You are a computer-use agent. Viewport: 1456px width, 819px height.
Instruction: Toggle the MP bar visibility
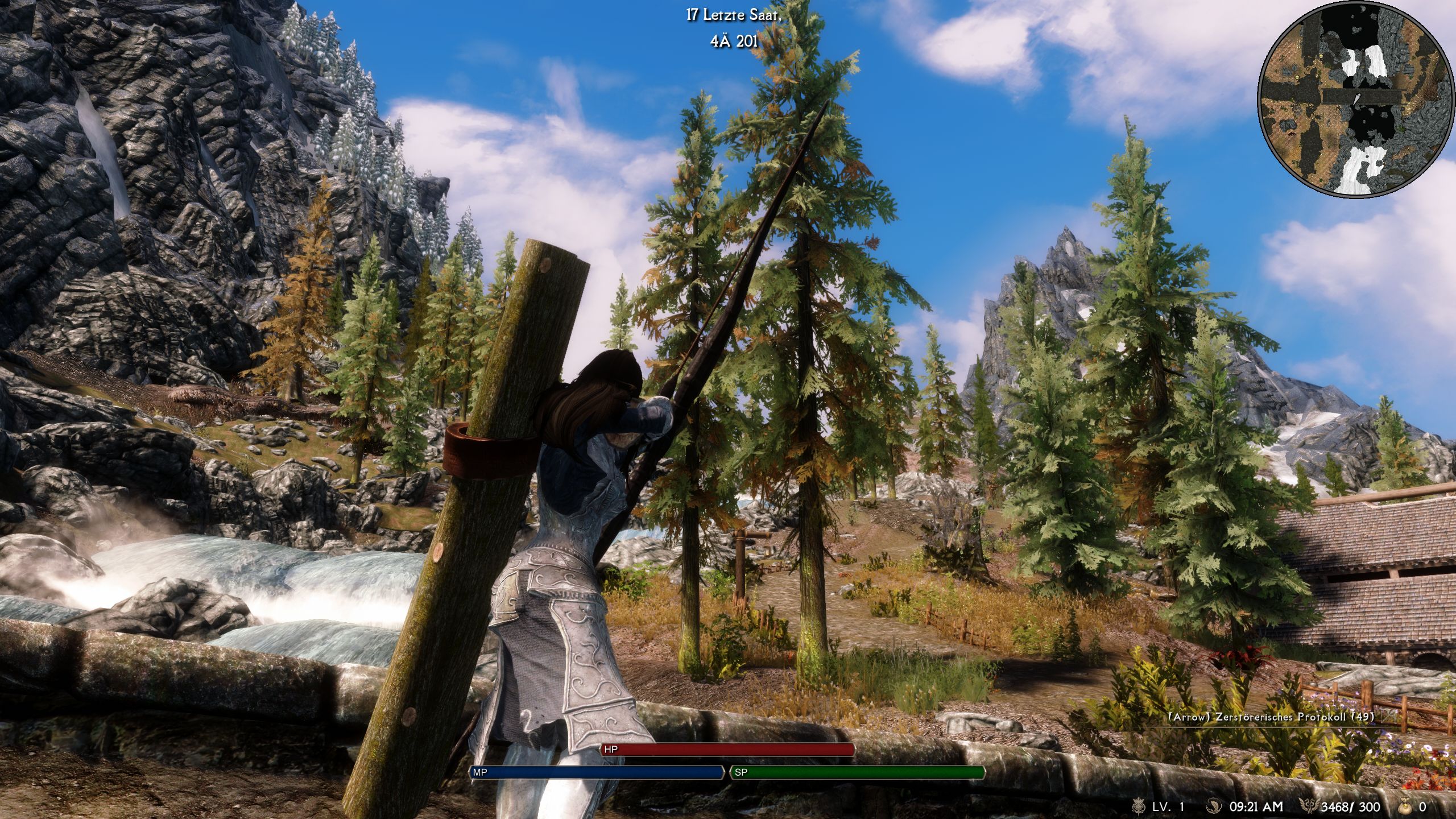tap(598, 772)
